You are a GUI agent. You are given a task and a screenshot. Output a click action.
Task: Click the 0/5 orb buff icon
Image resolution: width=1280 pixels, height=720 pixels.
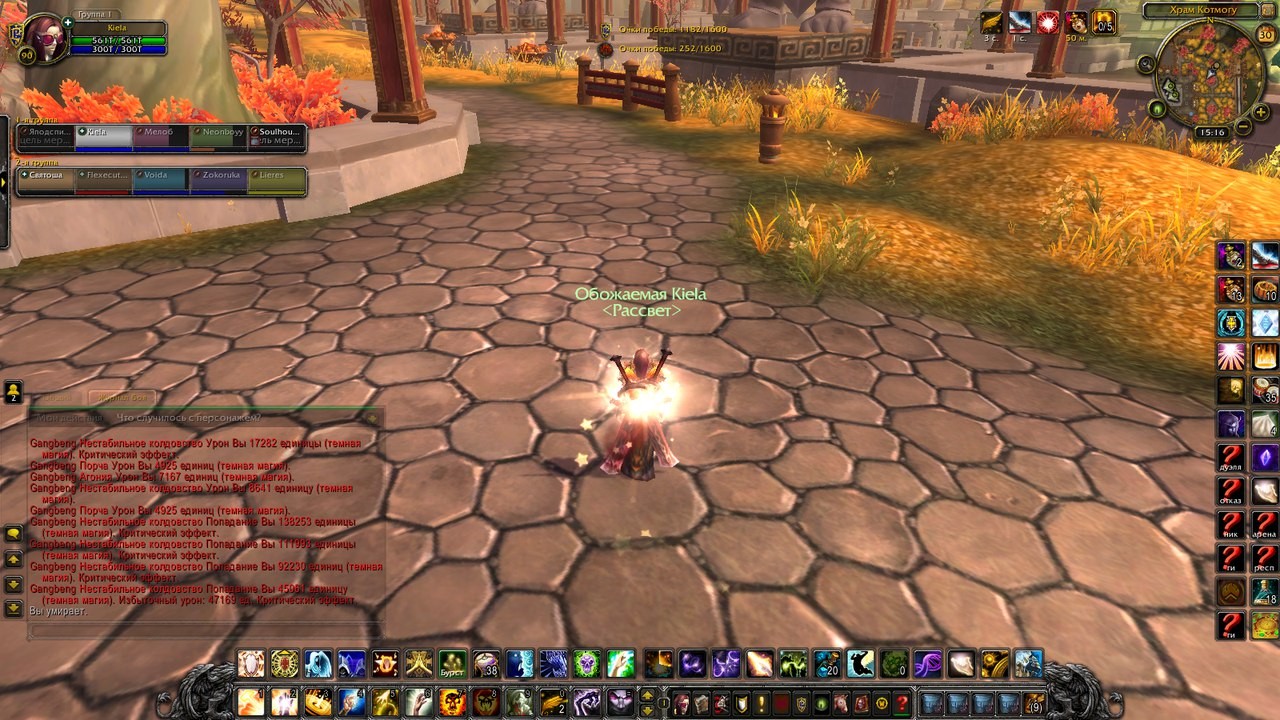point(1104,23)
